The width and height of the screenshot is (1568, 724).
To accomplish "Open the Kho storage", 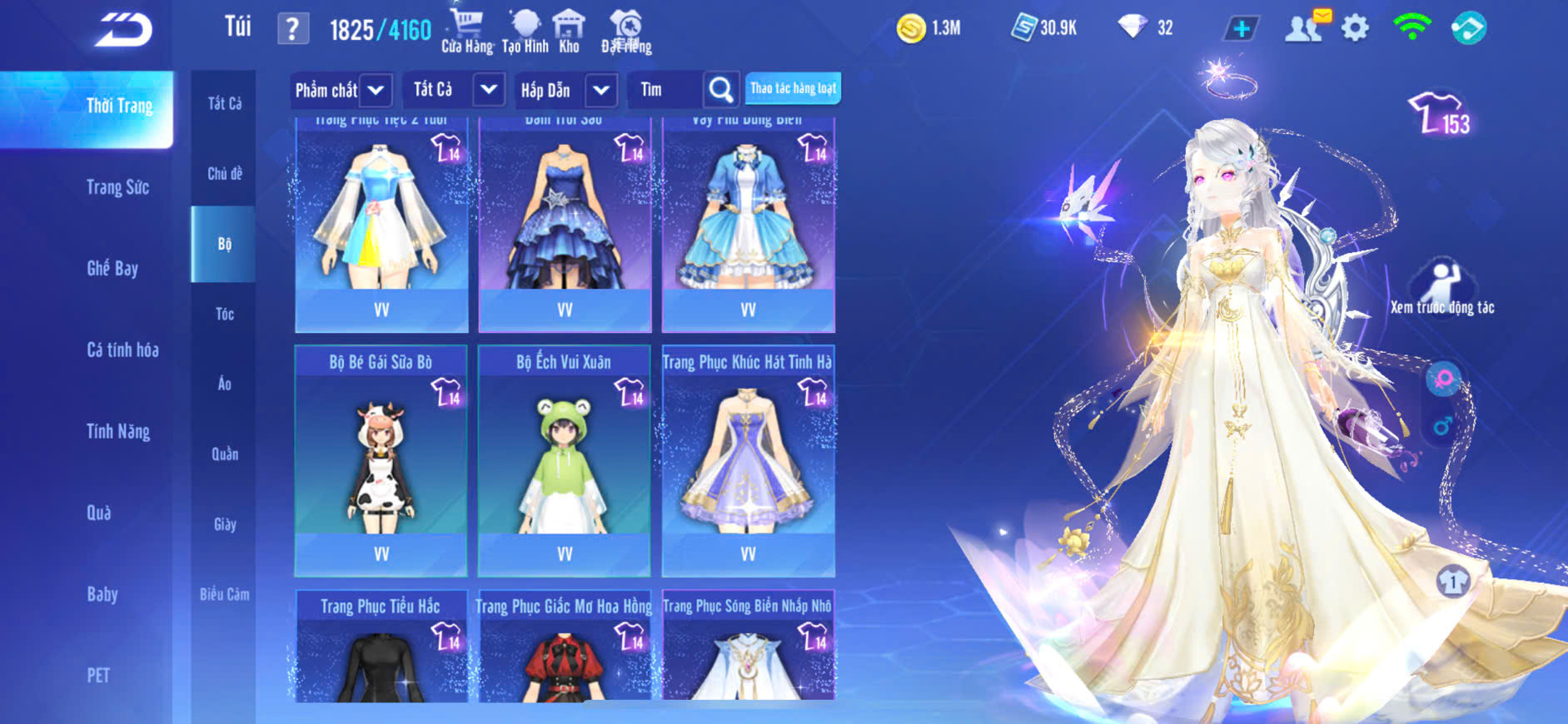I will (569, 32).
